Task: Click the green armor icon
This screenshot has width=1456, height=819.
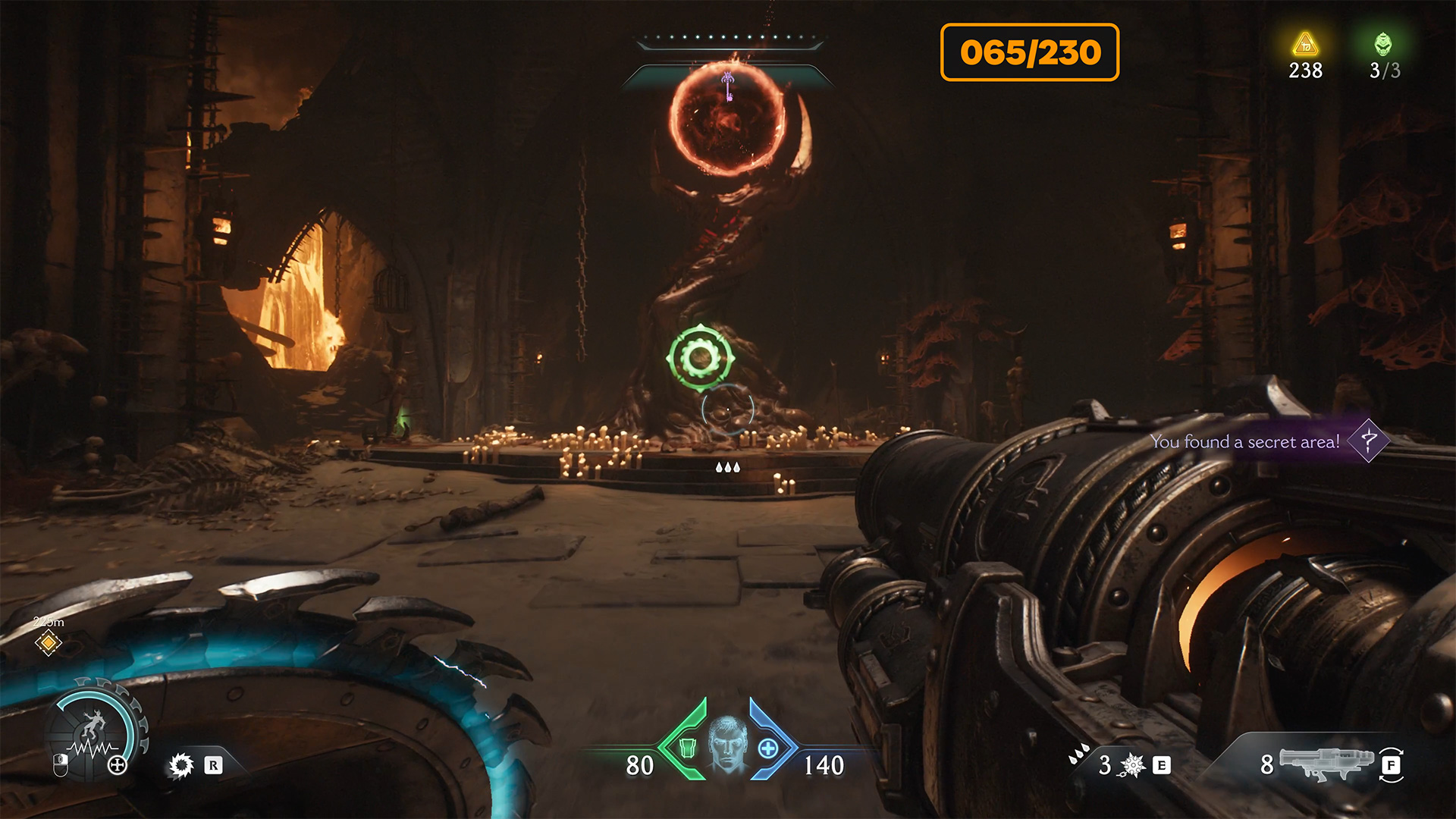Action: coord(688,748)
